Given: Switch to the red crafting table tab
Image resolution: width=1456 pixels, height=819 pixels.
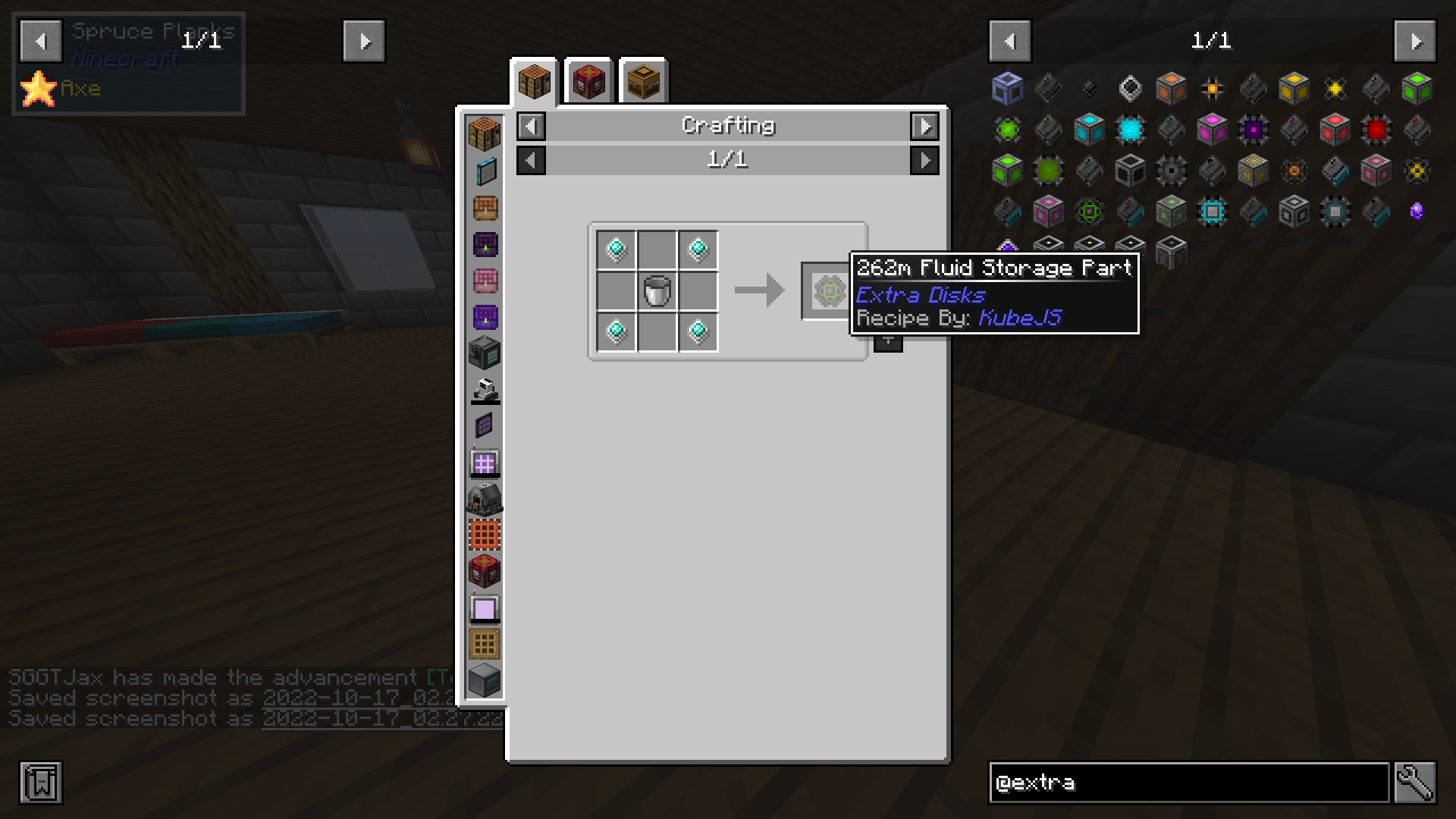Looking at the screenshot, I should pos(588,82).
